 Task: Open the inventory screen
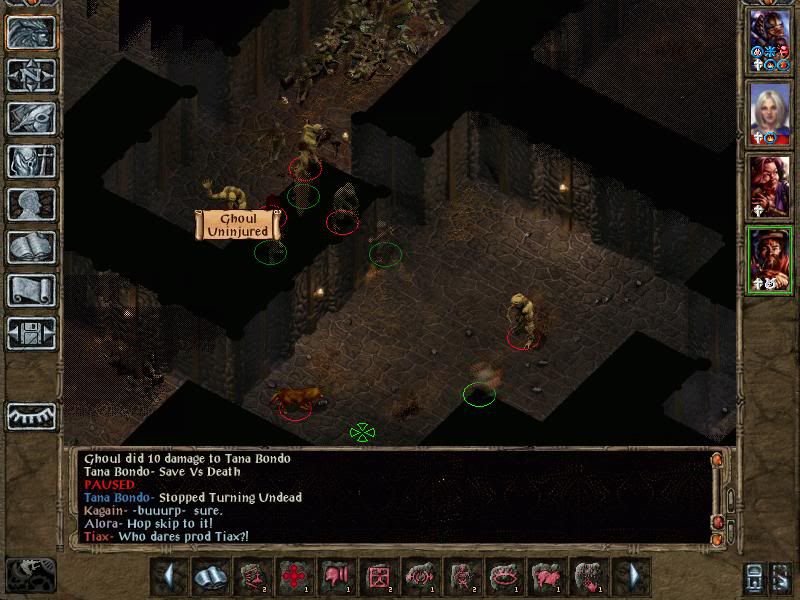(31, 161)
